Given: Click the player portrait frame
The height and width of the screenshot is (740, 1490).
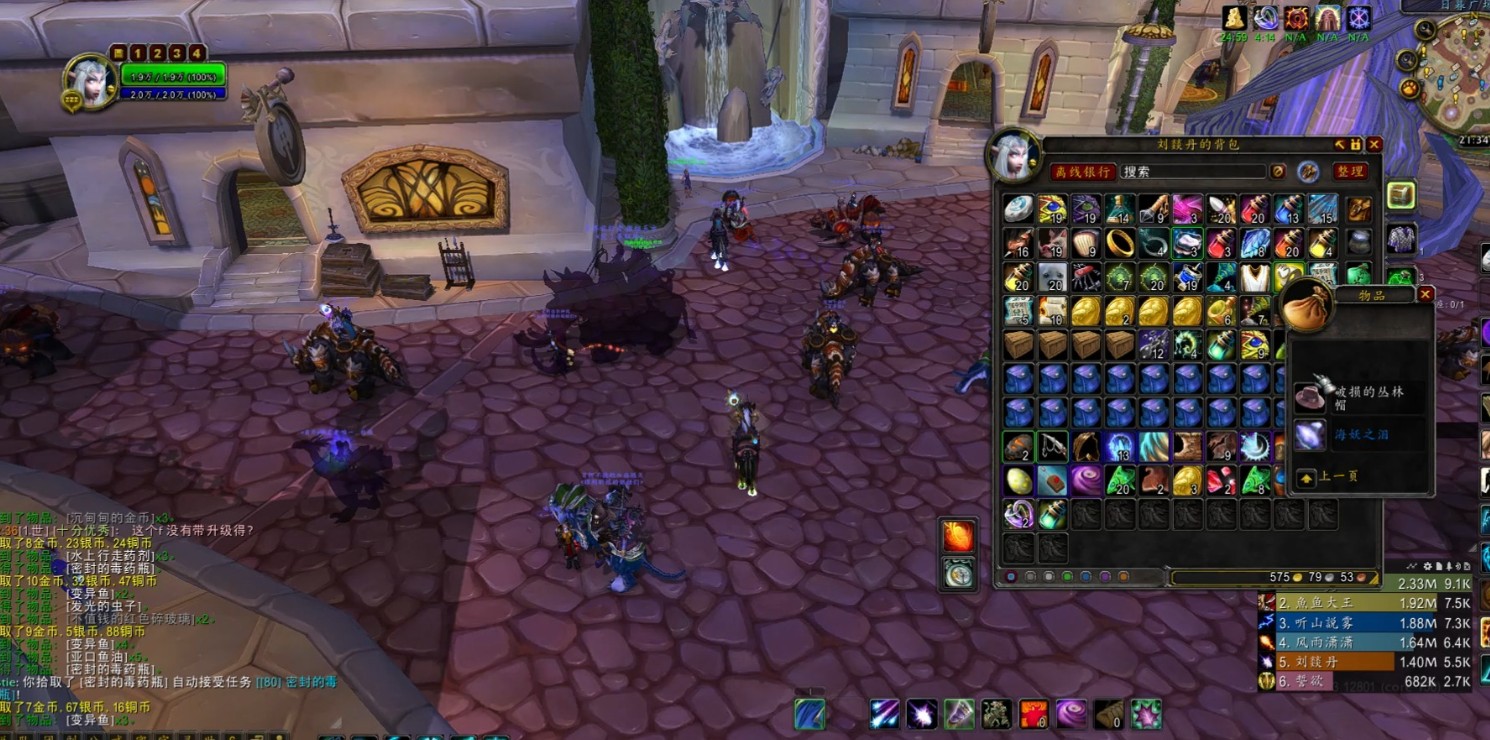Looking at the screenshot, I should [90, 82].
